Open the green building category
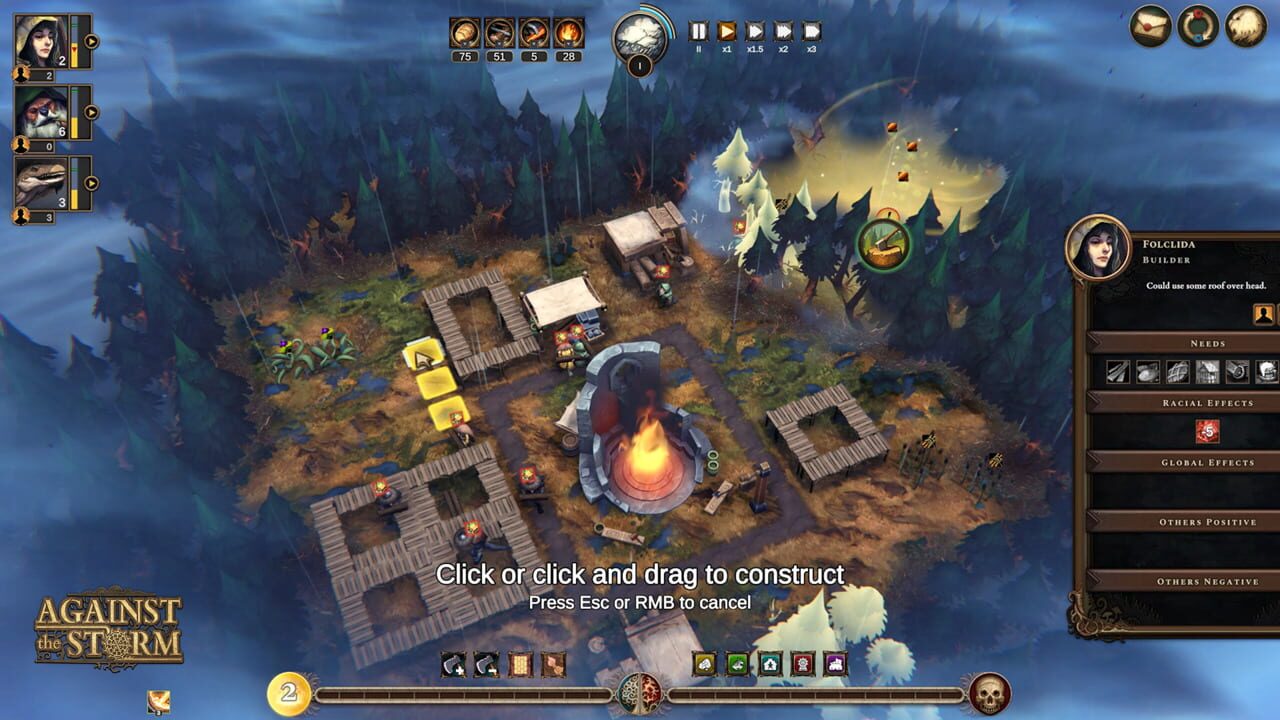Screen dimensions: 1280x720 tap(737, 664)
